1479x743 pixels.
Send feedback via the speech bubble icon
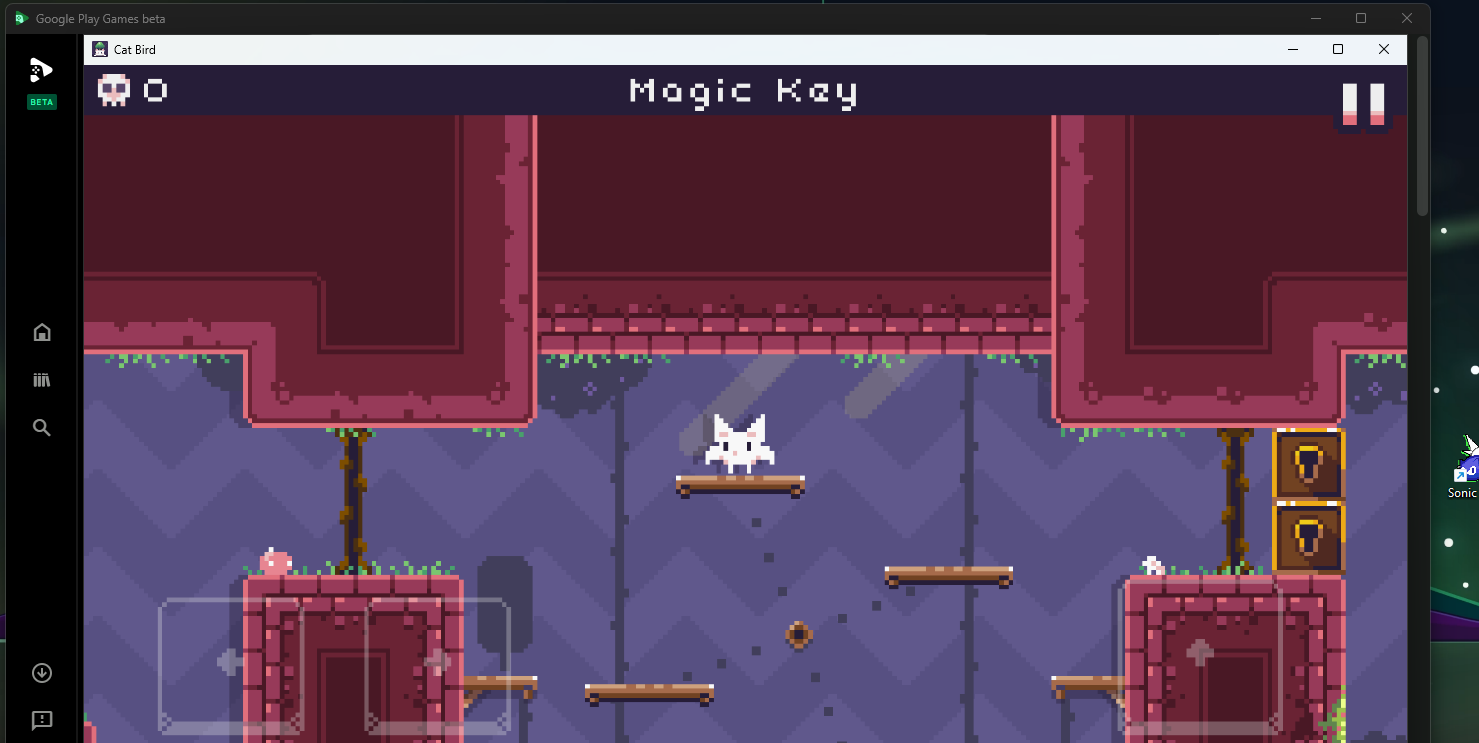tap(41, 720)
